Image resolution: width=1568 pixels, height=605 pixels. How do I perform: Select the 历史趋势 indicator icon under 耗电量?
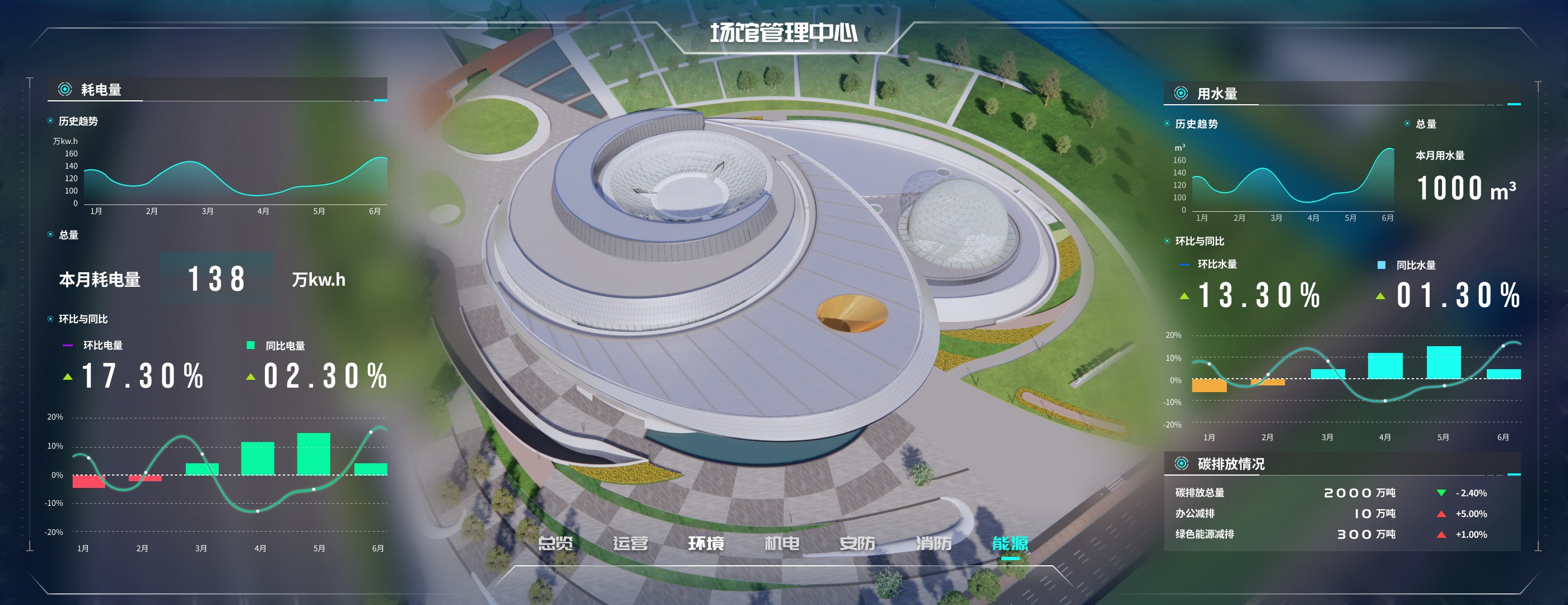50,122
